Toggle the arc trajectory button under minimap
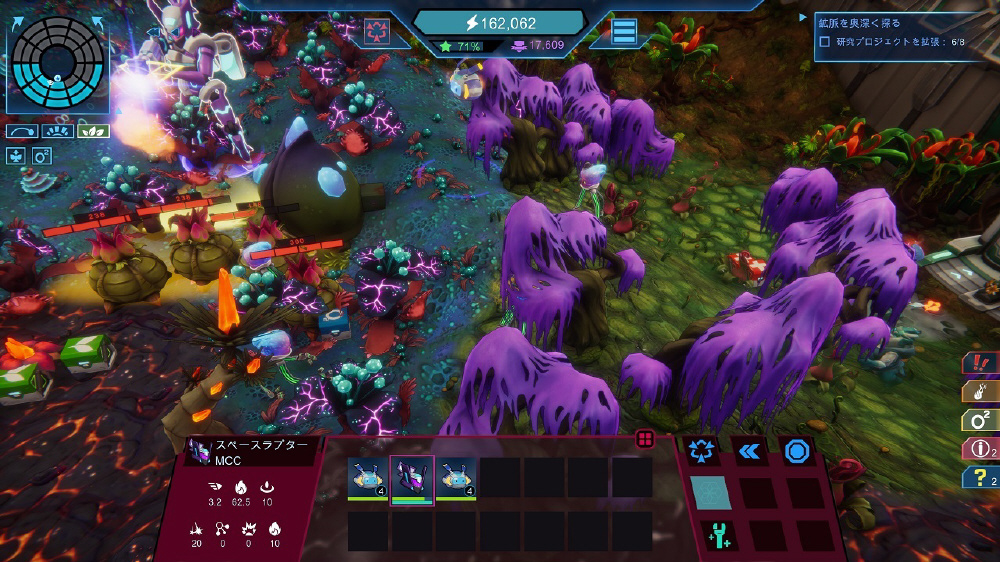1000x562 pixels. tap(21, 131)
